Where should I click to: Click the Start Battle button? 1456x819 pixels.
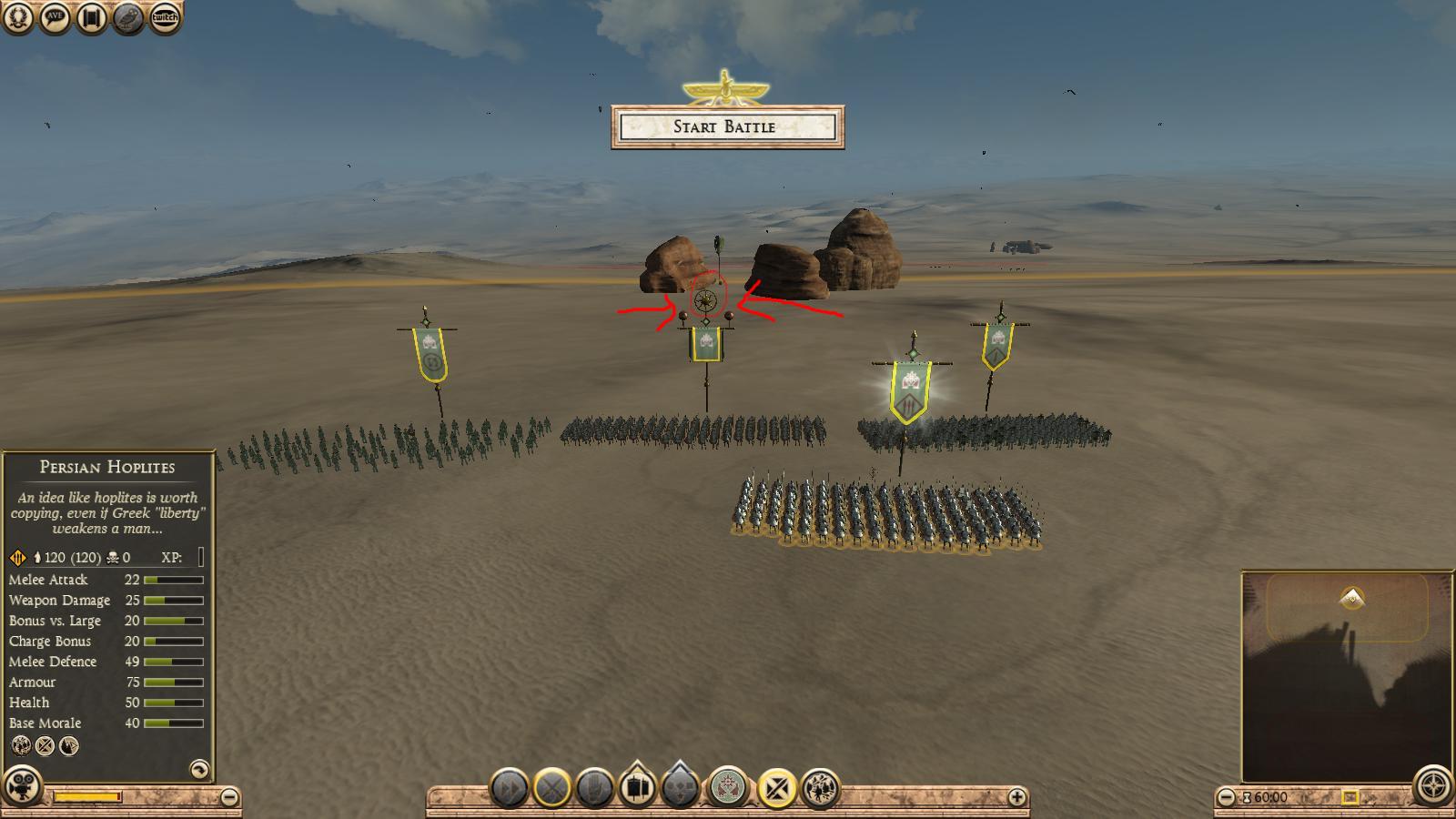click(x=727, y=126)
